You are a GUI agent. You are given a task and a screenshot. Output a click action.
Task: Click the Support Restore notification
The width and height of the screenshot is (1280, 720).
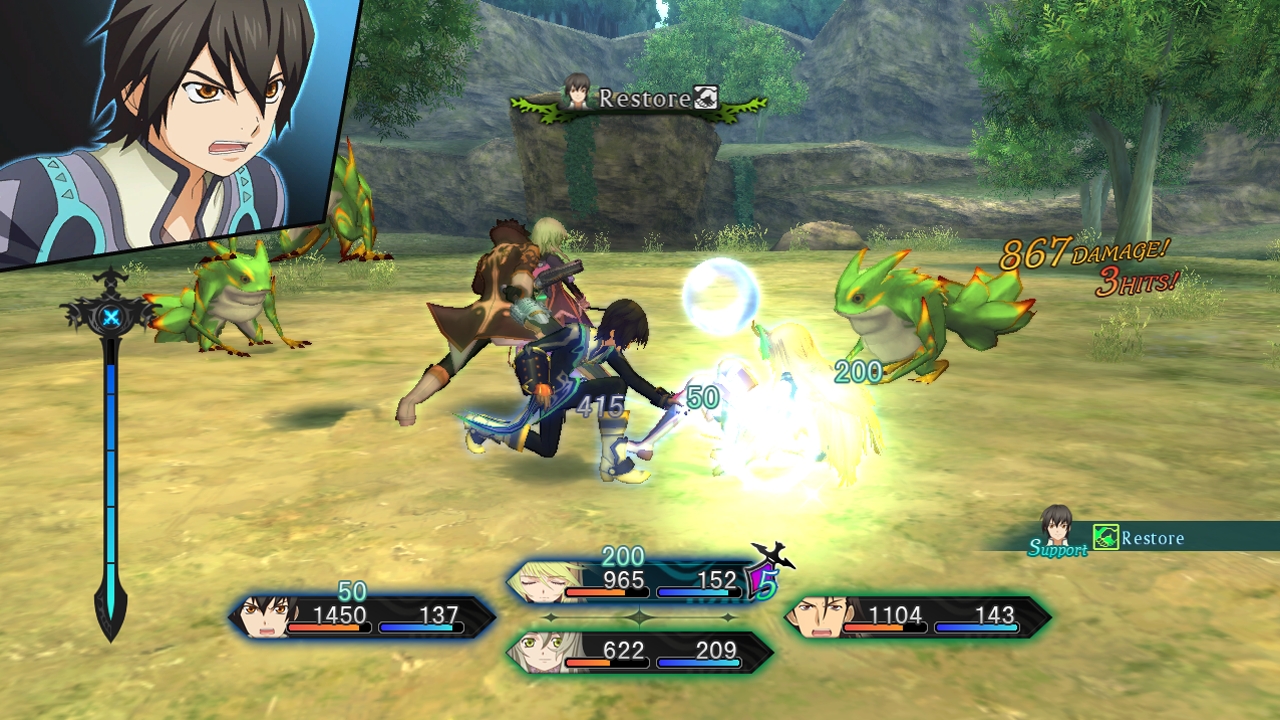tap(1130, 539)
